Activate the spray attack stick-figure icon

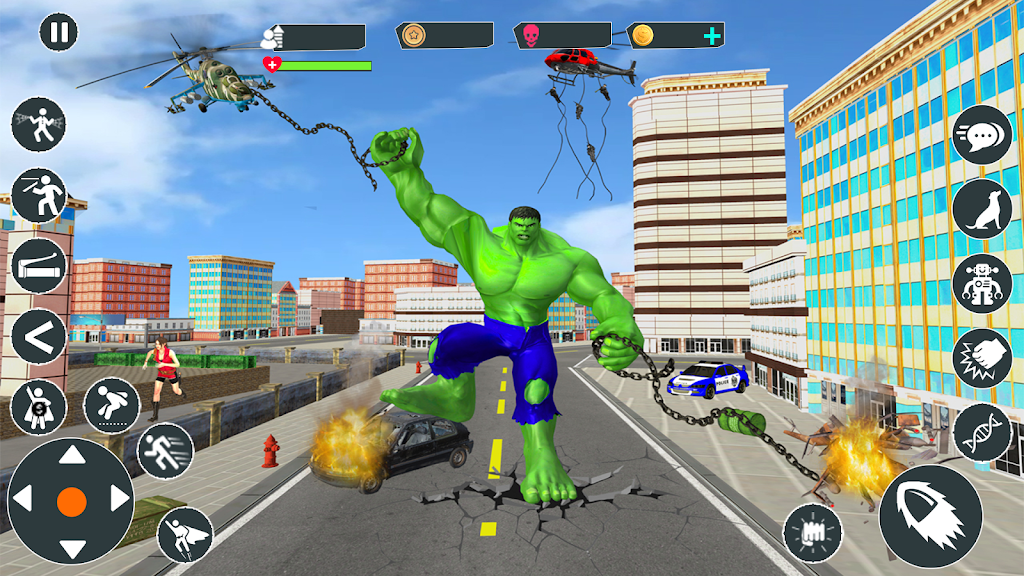(38, 125)
